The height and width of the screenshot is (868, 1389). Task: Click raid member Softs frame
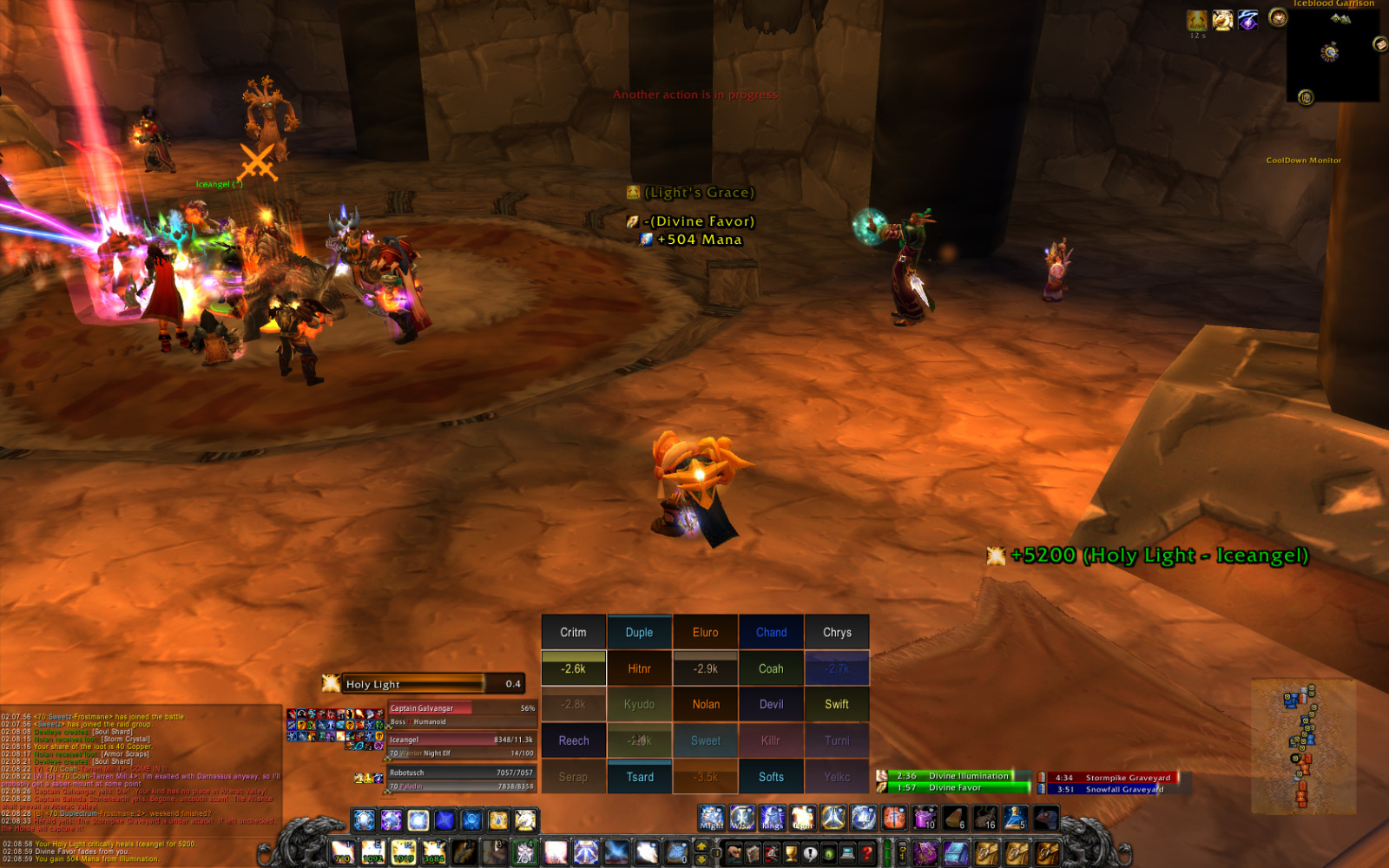point(771,777)
